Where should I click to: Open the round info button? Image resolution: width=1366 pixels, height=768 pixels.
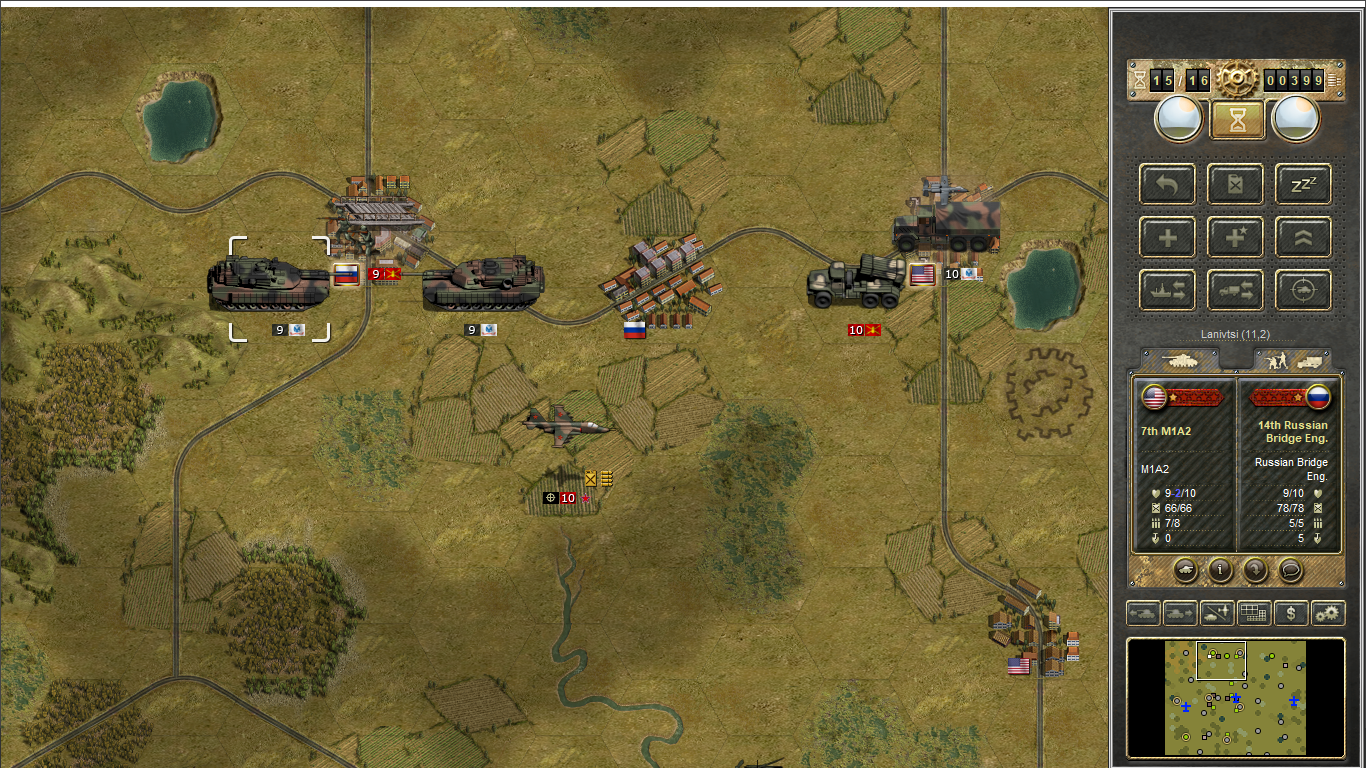point(1220,570)
